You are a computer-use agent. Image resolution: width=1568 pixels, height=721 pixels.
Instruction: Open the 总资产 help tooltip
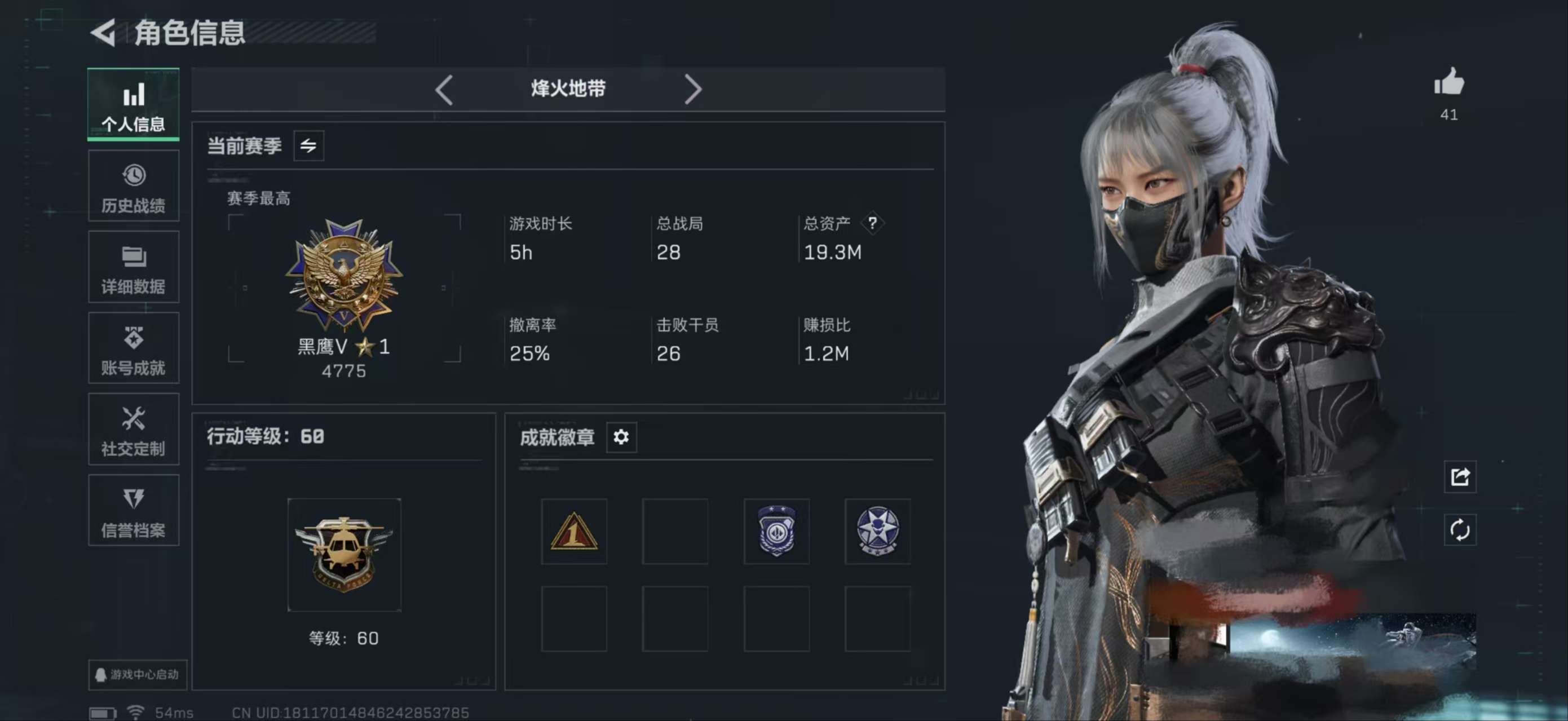[x=874, y=223]
